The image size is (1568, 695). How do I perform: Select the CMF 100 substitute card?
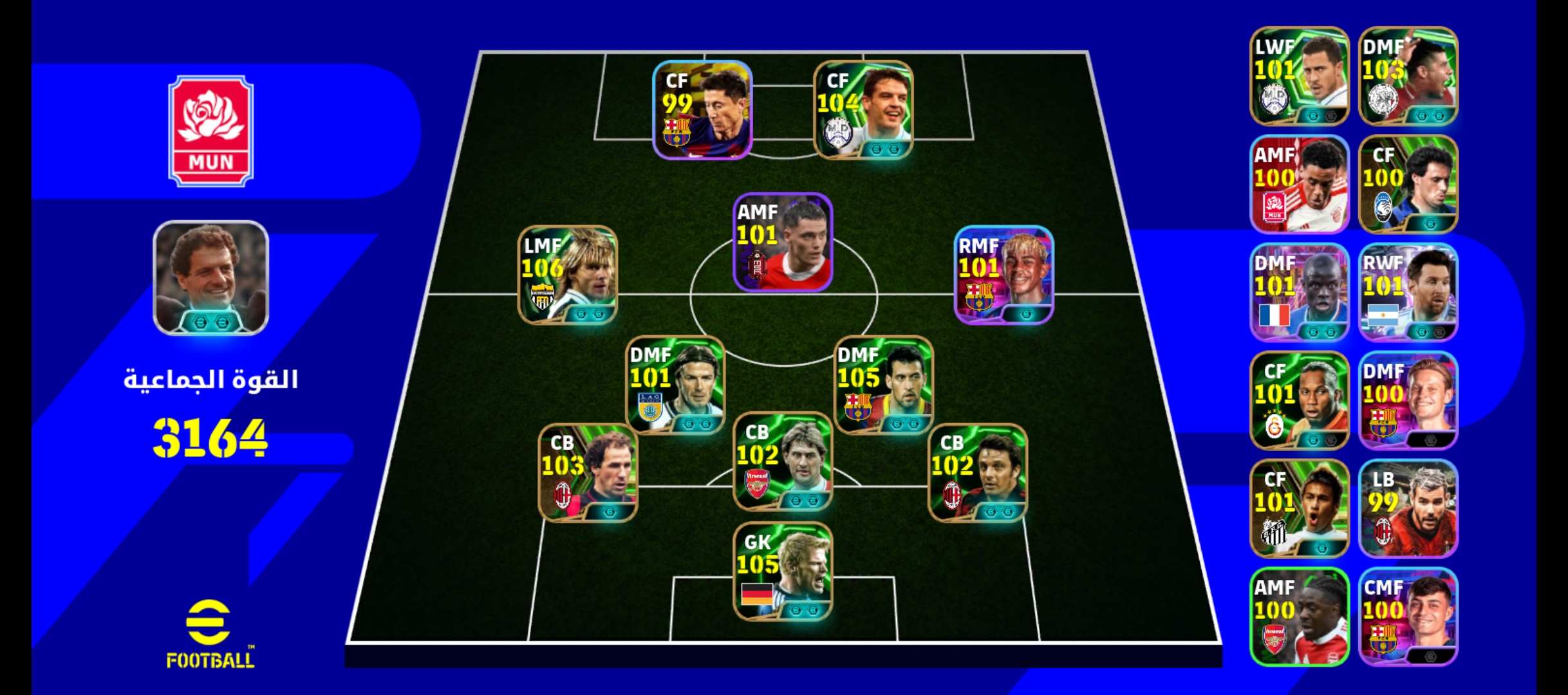coord(1408,616)
